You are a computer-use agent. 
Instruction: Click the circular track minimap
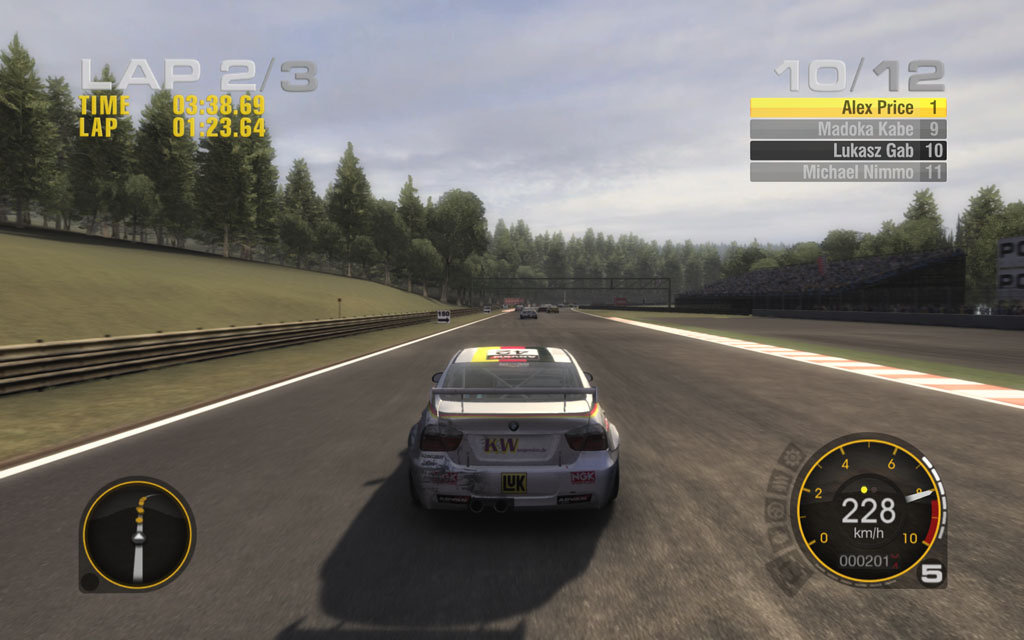coord(137,533)
